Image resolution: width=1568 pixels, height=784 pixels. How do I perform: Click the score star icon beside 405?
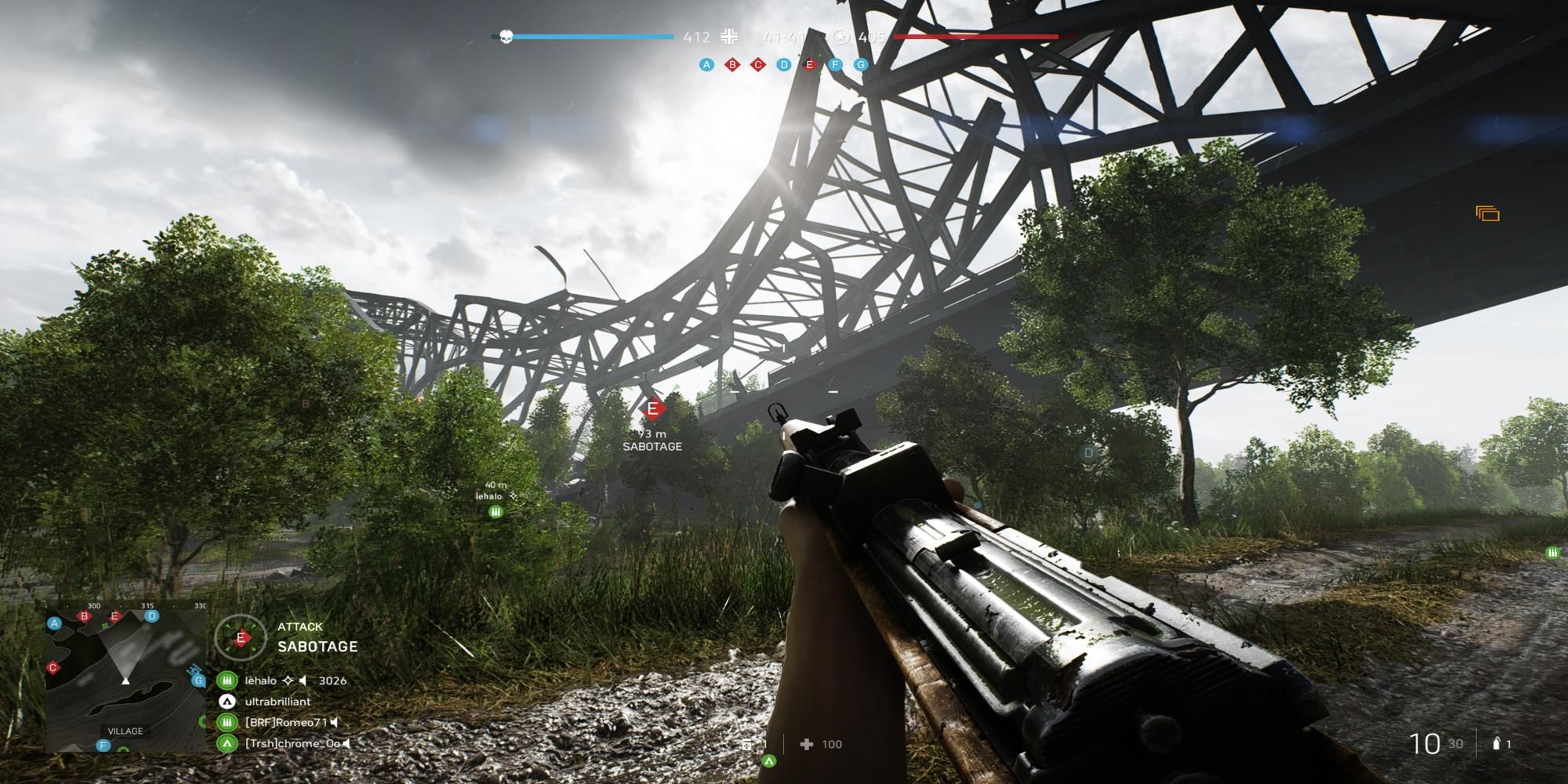[841, 37]
